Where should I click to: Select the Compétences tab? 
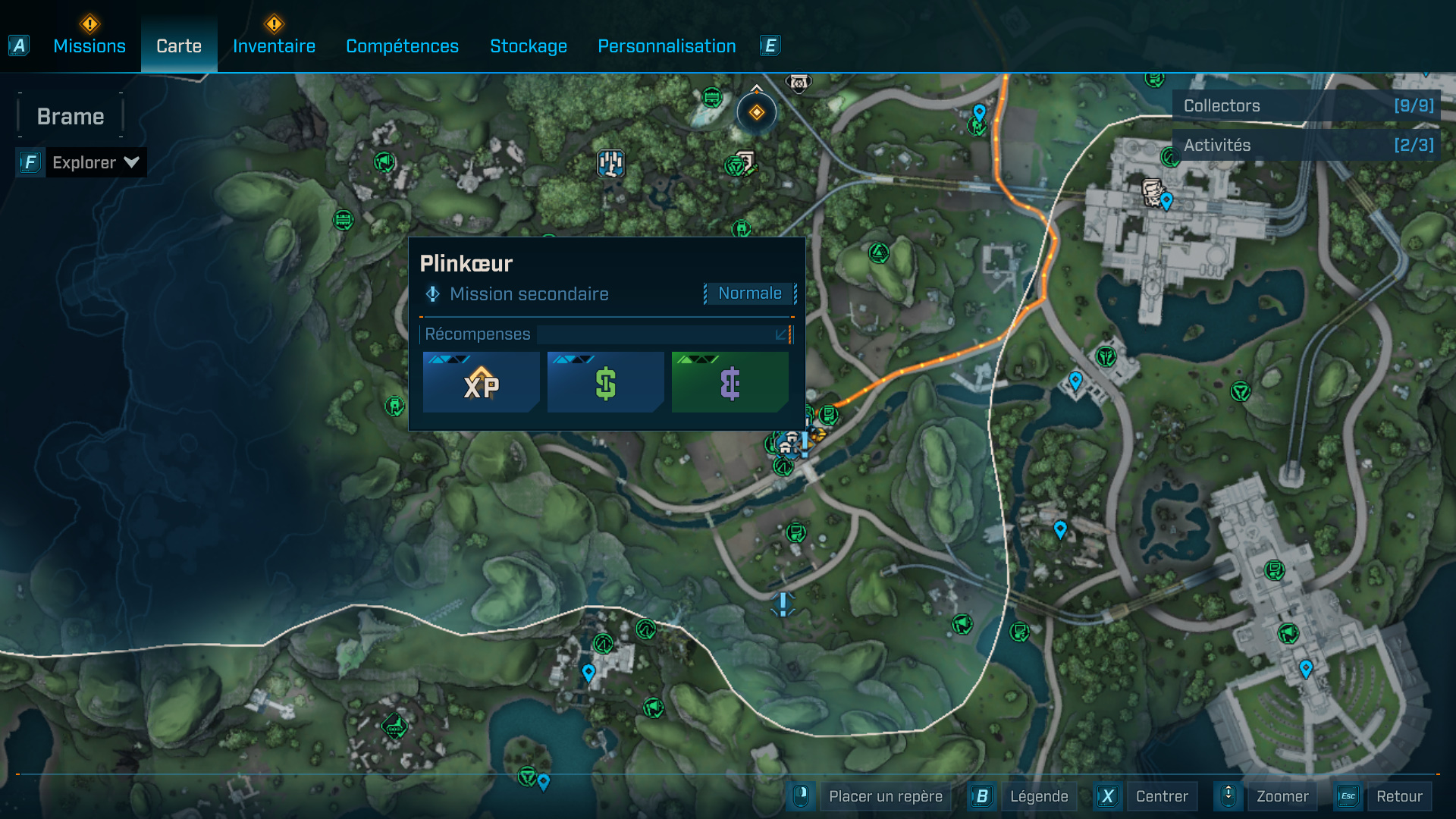point(402,46)
